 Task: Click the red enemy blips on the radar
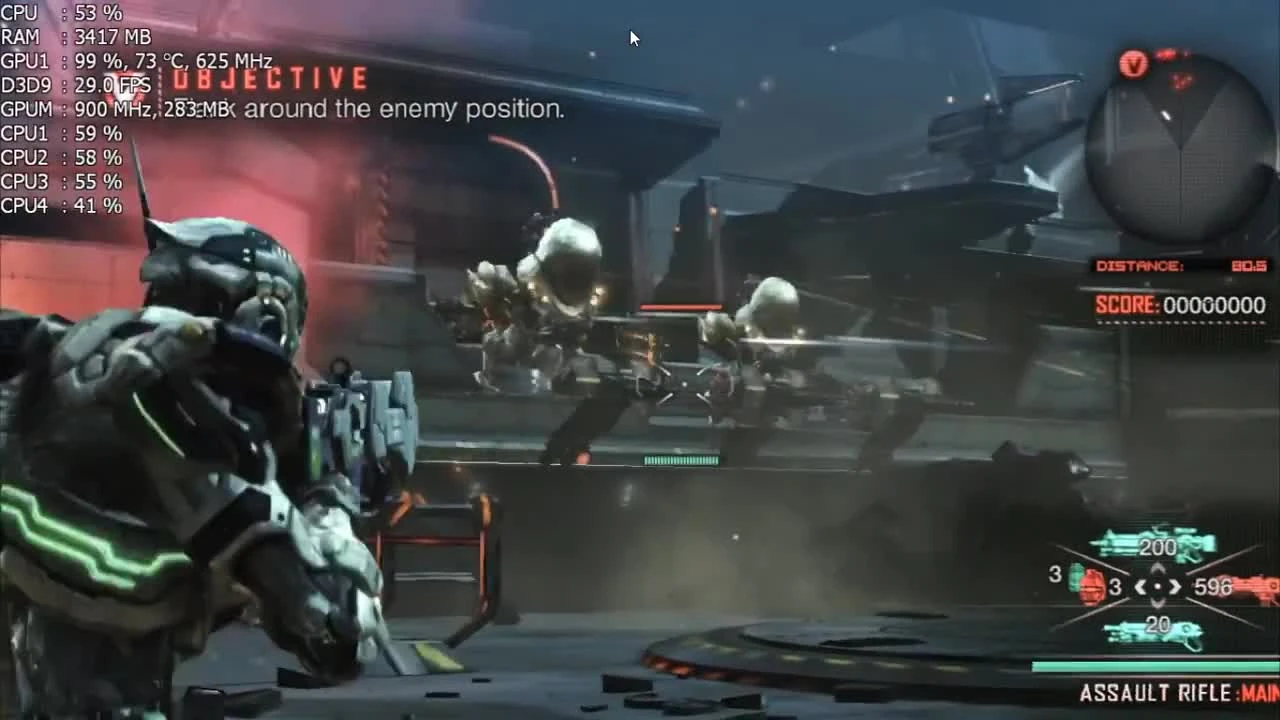[x=1178, y=81]
